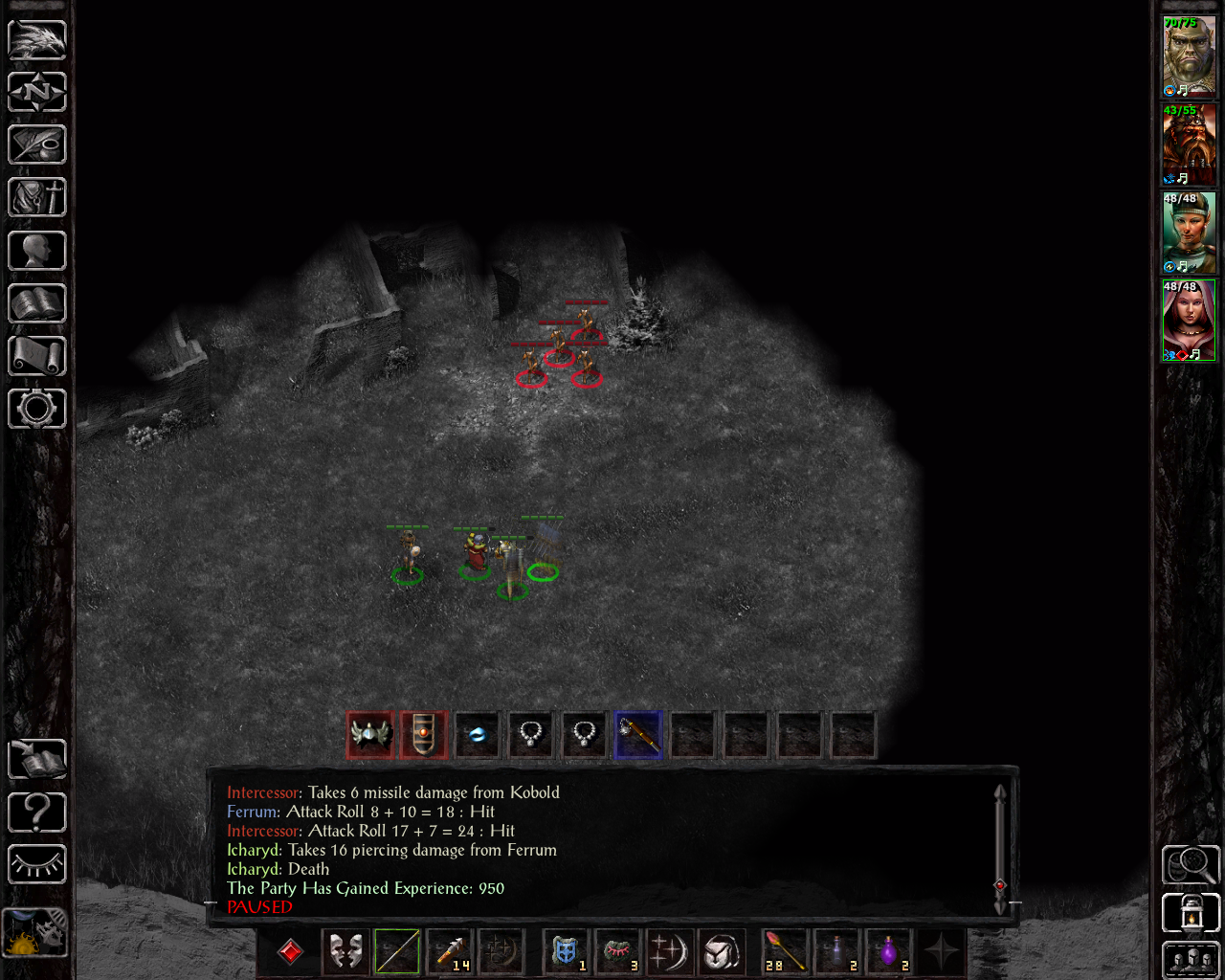Activate the wand quick item with 28 charges
This screenshot has height=980, width=1225.
[x=783, y=952]
